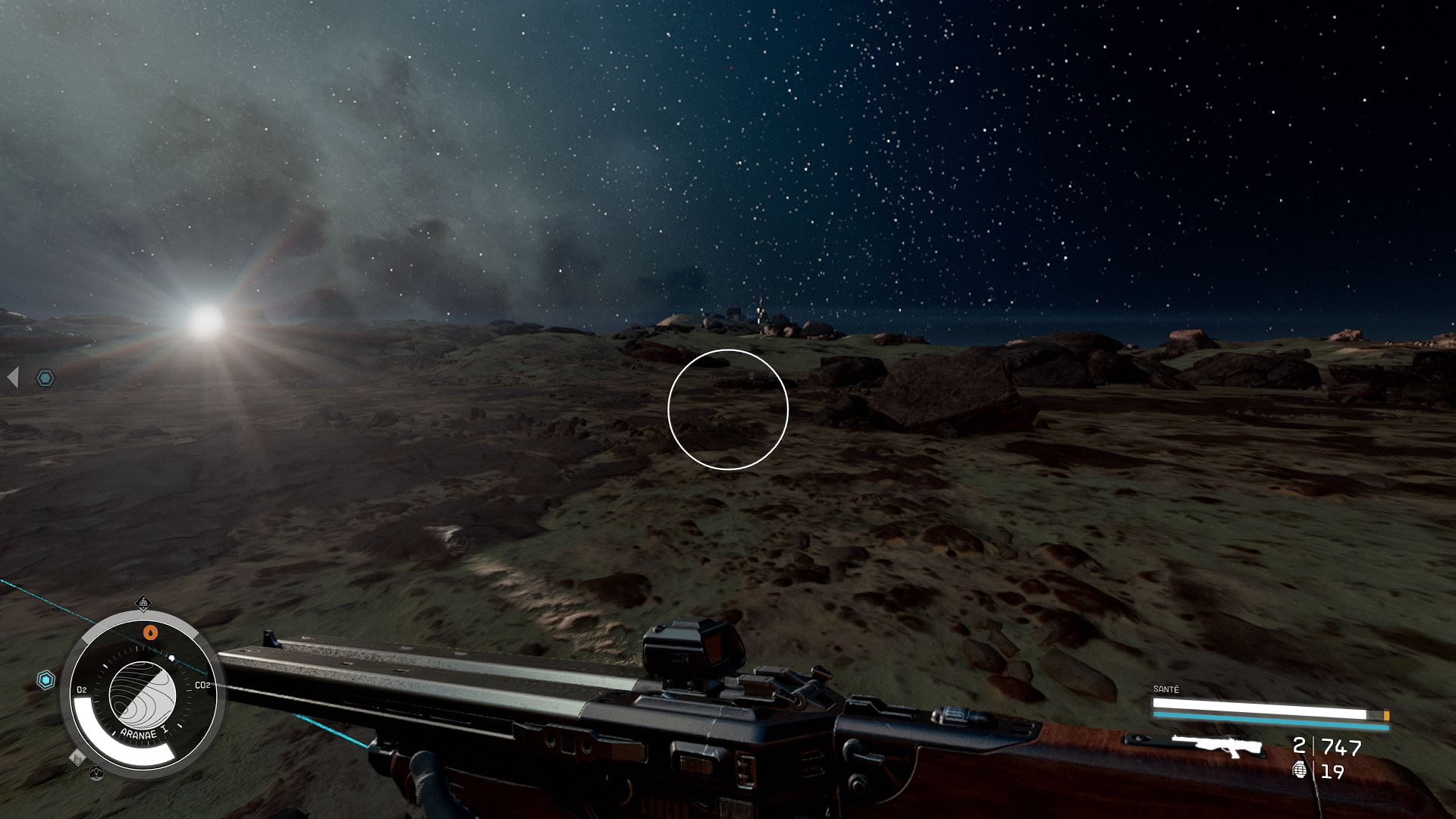1456x819 pixels.
Task: Click the equipped rifle silhouette icon
Action: [x=1216, y=746]
